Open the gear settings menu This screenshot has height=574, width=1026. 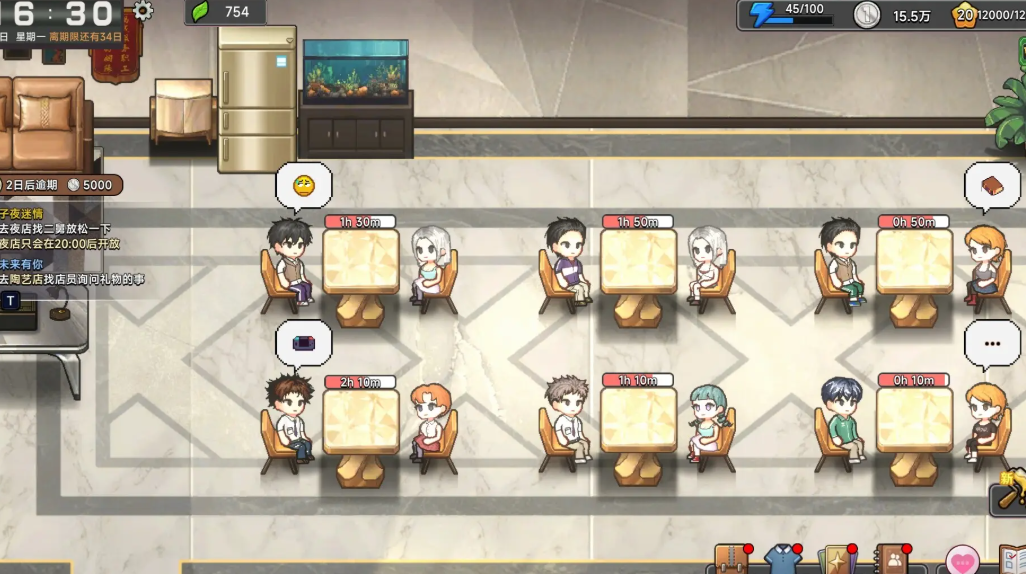click(143, 11)
